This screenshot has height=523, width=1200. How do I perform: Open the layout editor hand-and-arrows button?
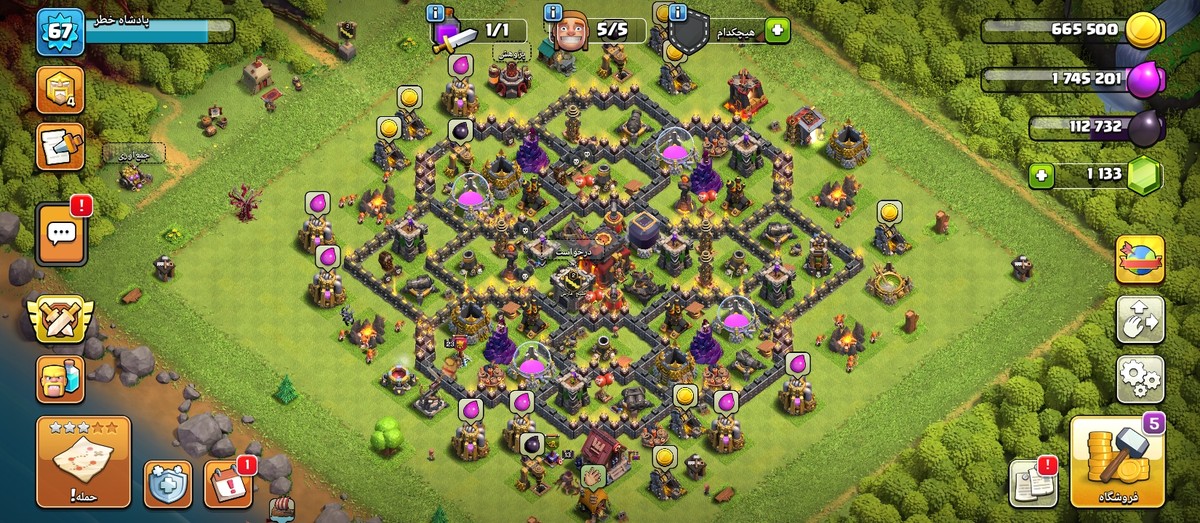[x=1140, y=320]
